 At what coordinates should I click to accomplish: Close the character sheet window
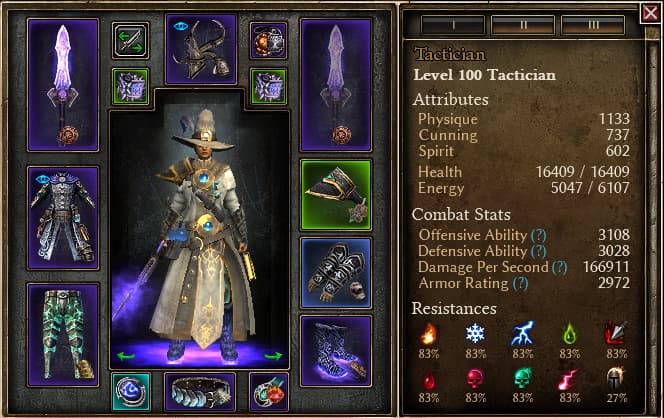(x=648, y=14)
